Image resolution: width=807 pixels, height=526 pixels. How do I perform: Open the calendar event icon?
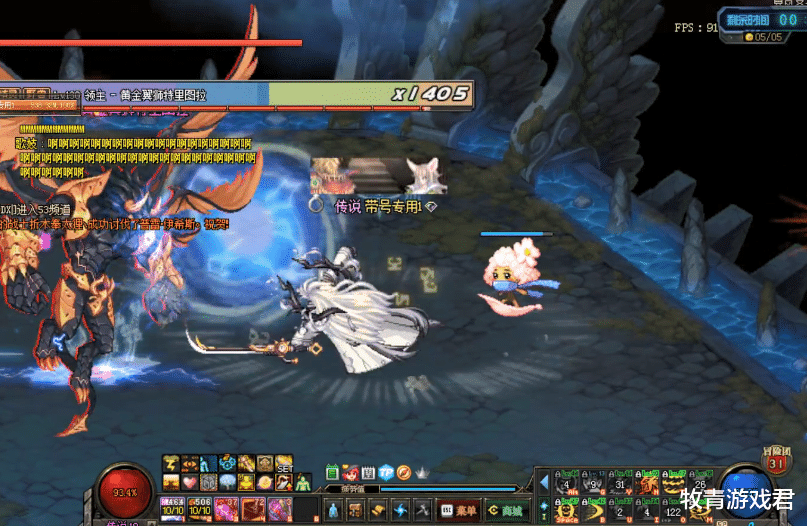point(368,471)
